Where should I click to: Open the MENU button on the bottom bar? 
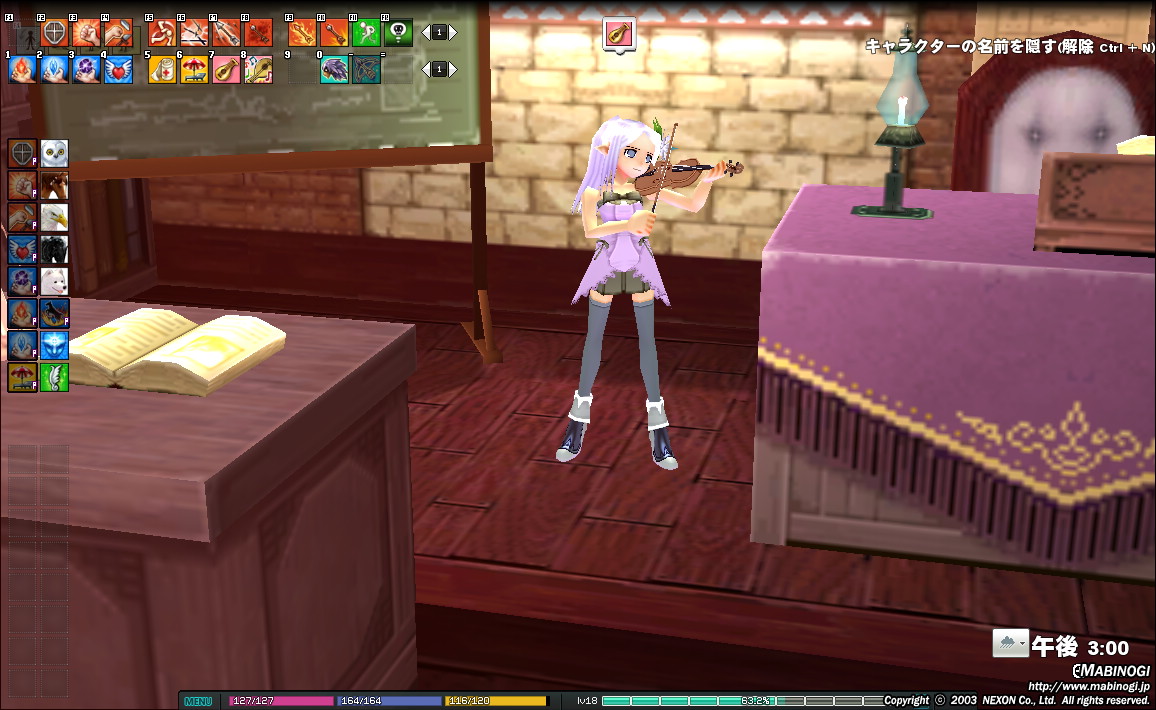[x=198, y=701]
